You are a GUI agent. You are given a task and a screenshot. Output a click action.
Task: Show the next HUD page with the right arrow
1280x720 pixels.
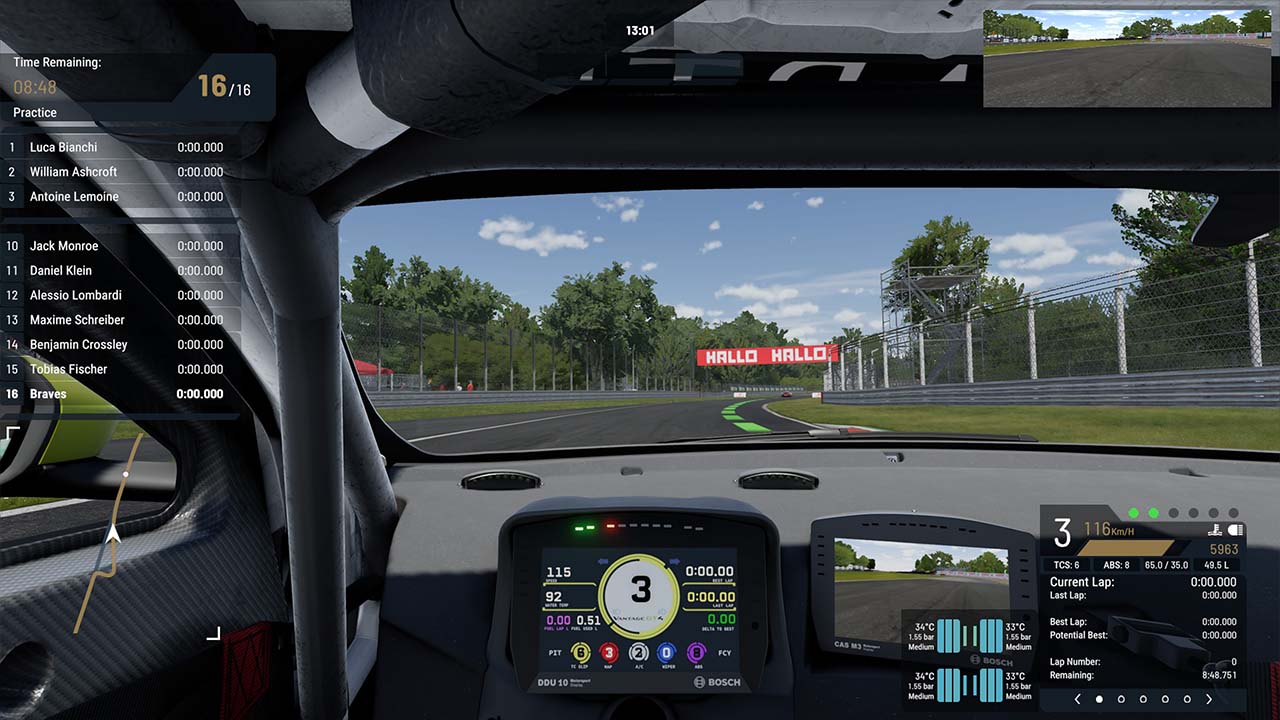point(1209,699)
